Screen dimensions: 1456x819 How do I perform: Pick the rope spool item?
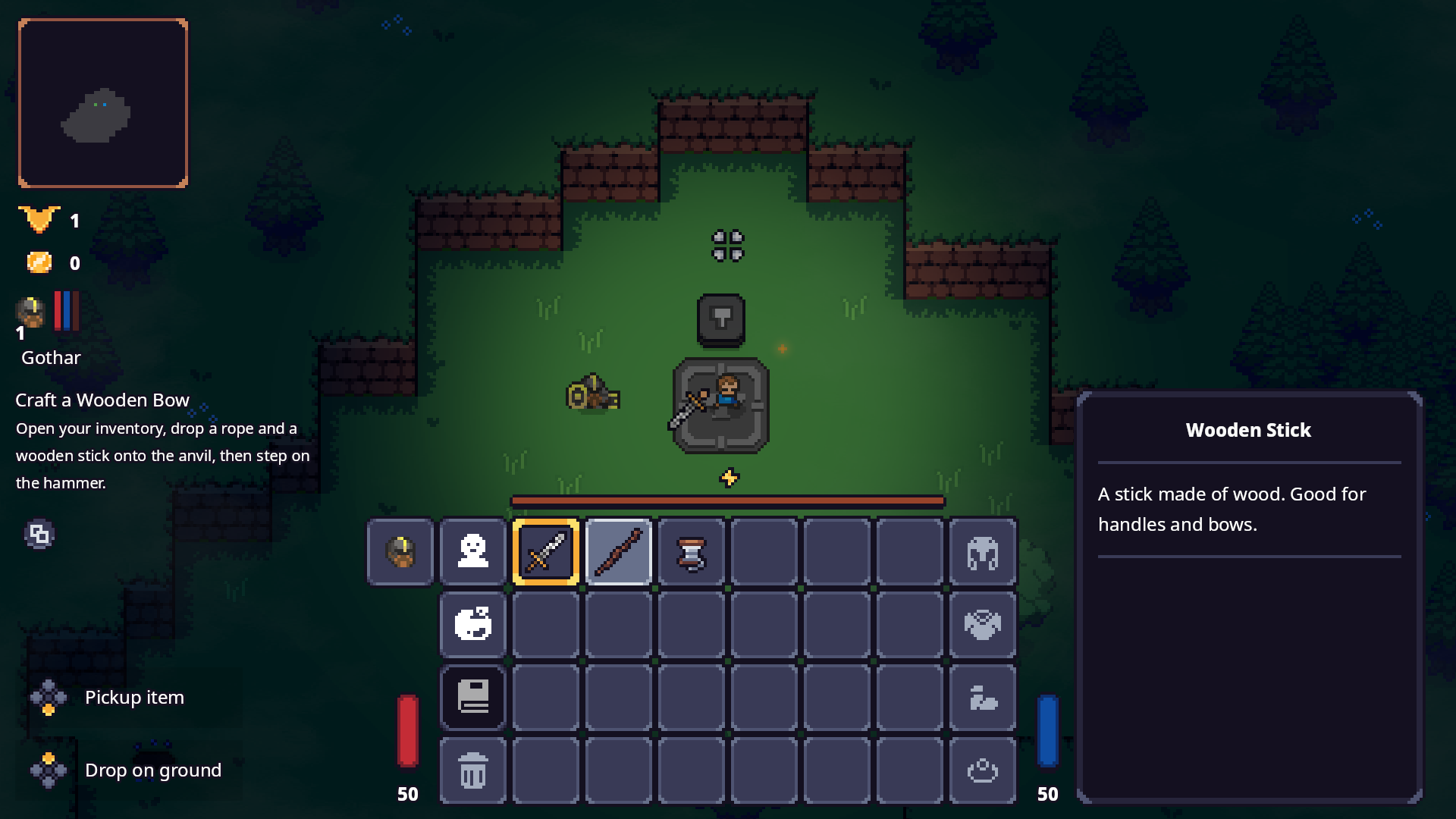[x=691, y=551]
